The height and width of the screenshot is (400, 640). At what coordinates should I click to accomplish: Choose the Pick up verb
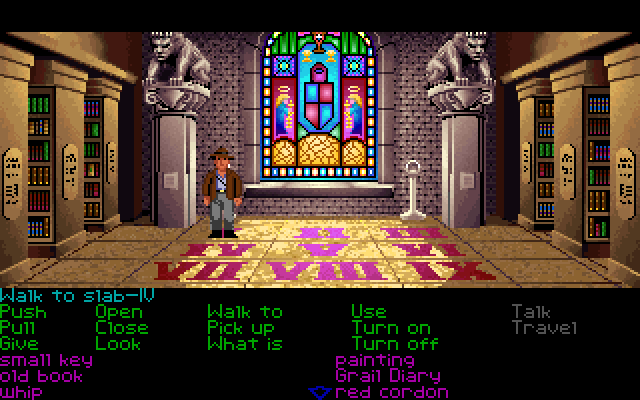click(240, 328)
